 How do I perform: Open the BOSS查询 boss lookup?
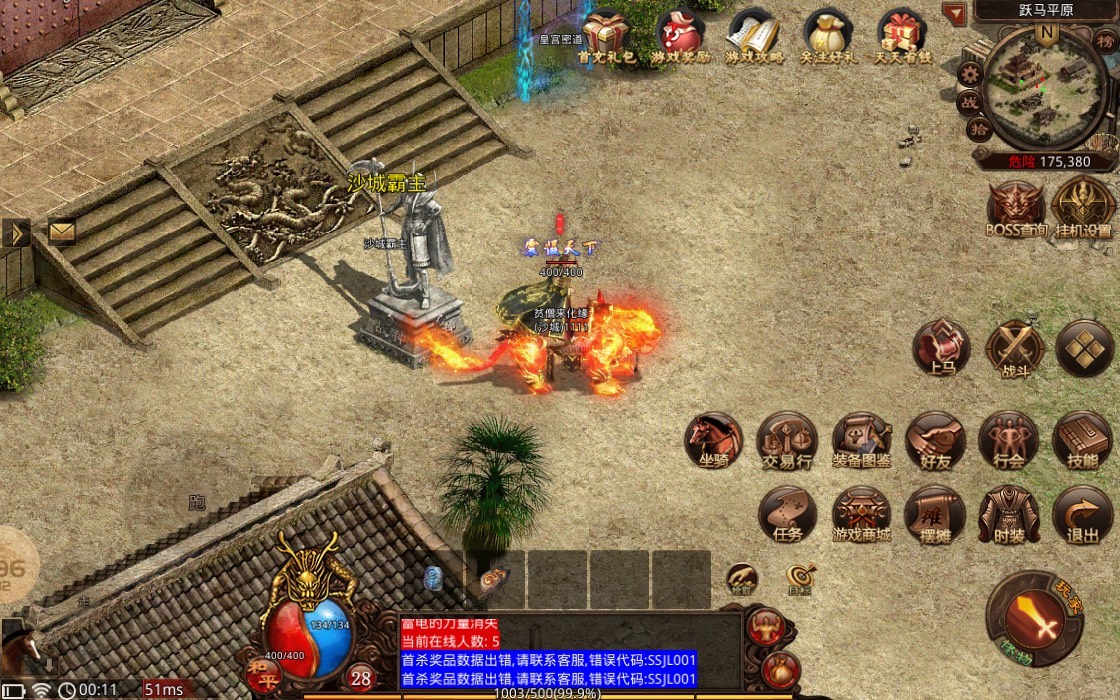coord(1016,207)
